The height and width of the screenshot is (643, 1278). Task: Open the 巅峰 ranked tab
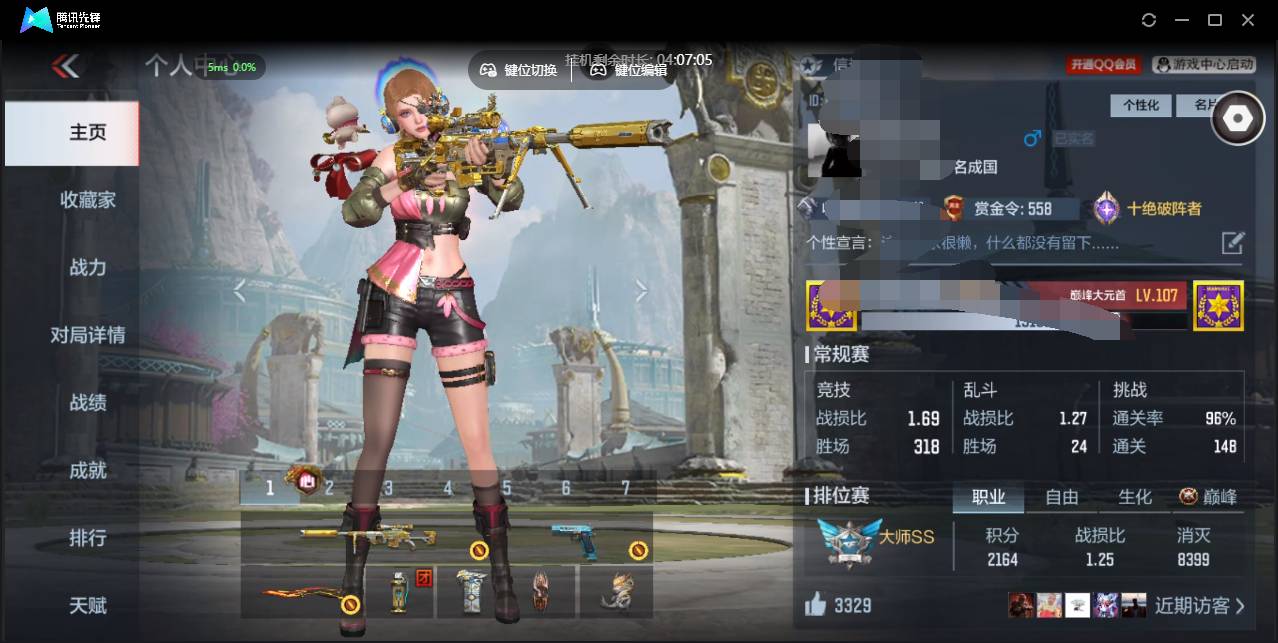(1208, 497)
